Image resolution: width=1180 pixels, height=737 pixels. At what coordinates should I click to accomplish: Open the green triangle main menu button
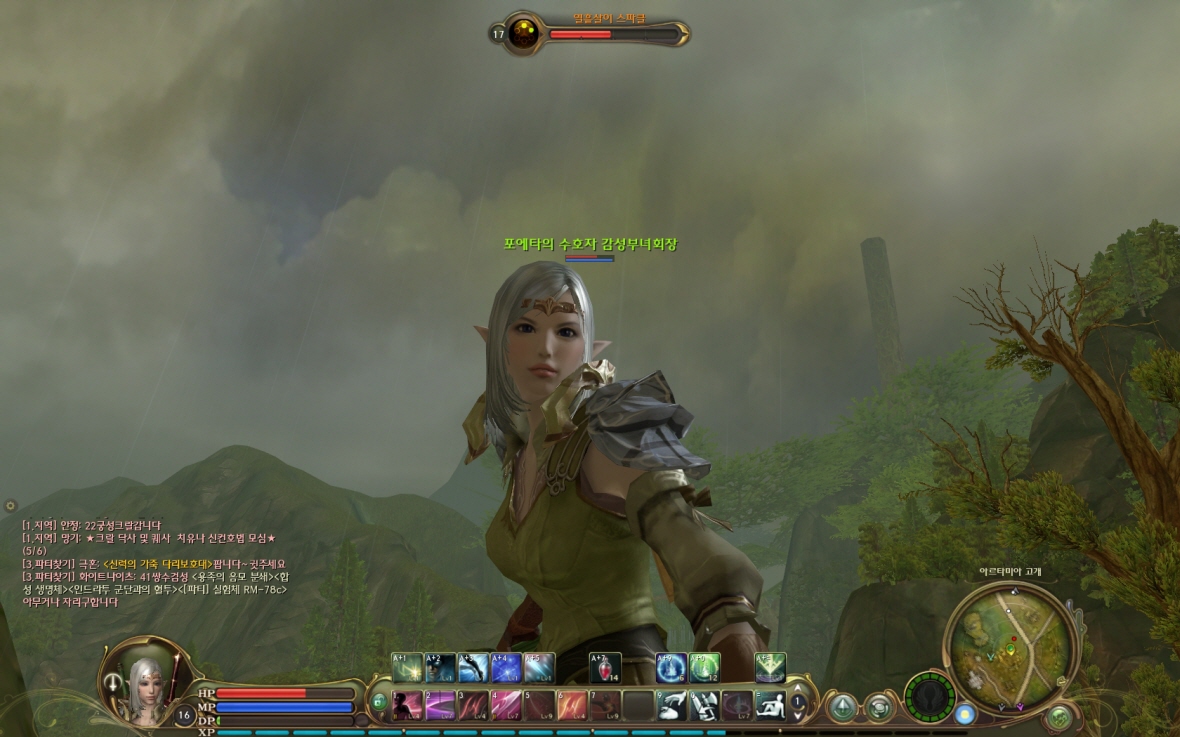(842, 708)
